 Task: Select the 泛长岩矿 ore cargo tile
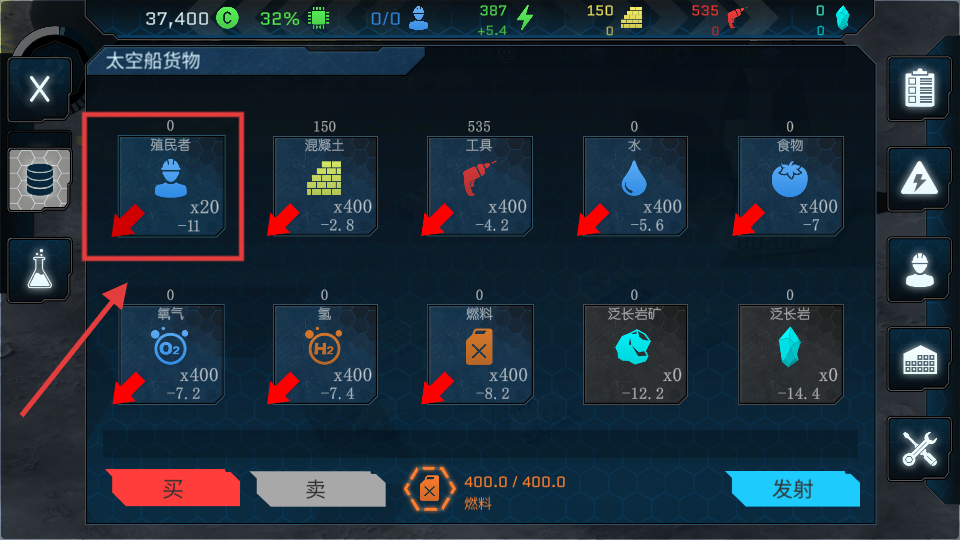click(634, 354)
